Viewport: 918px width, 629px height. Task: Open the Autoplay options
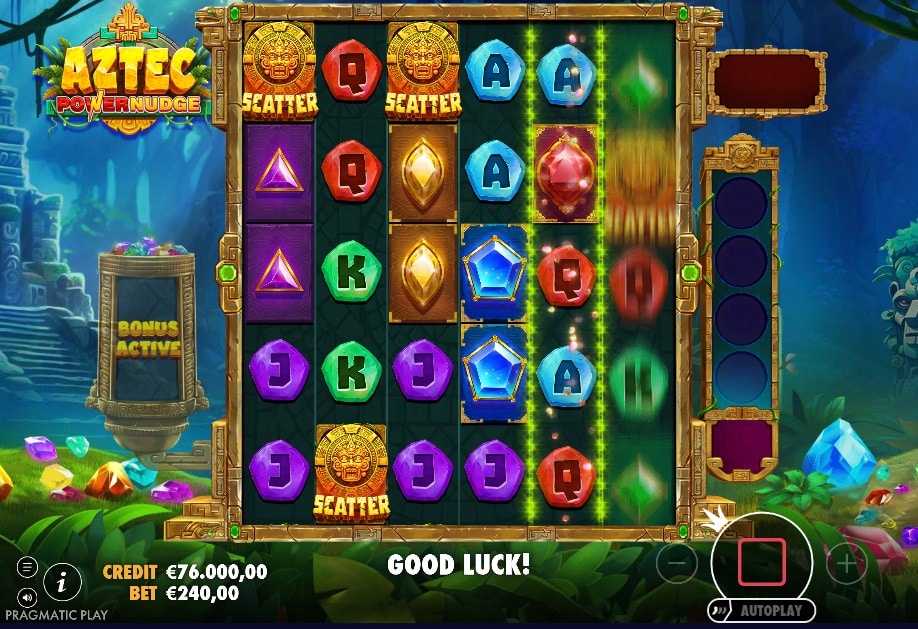[x=761, y=610]
